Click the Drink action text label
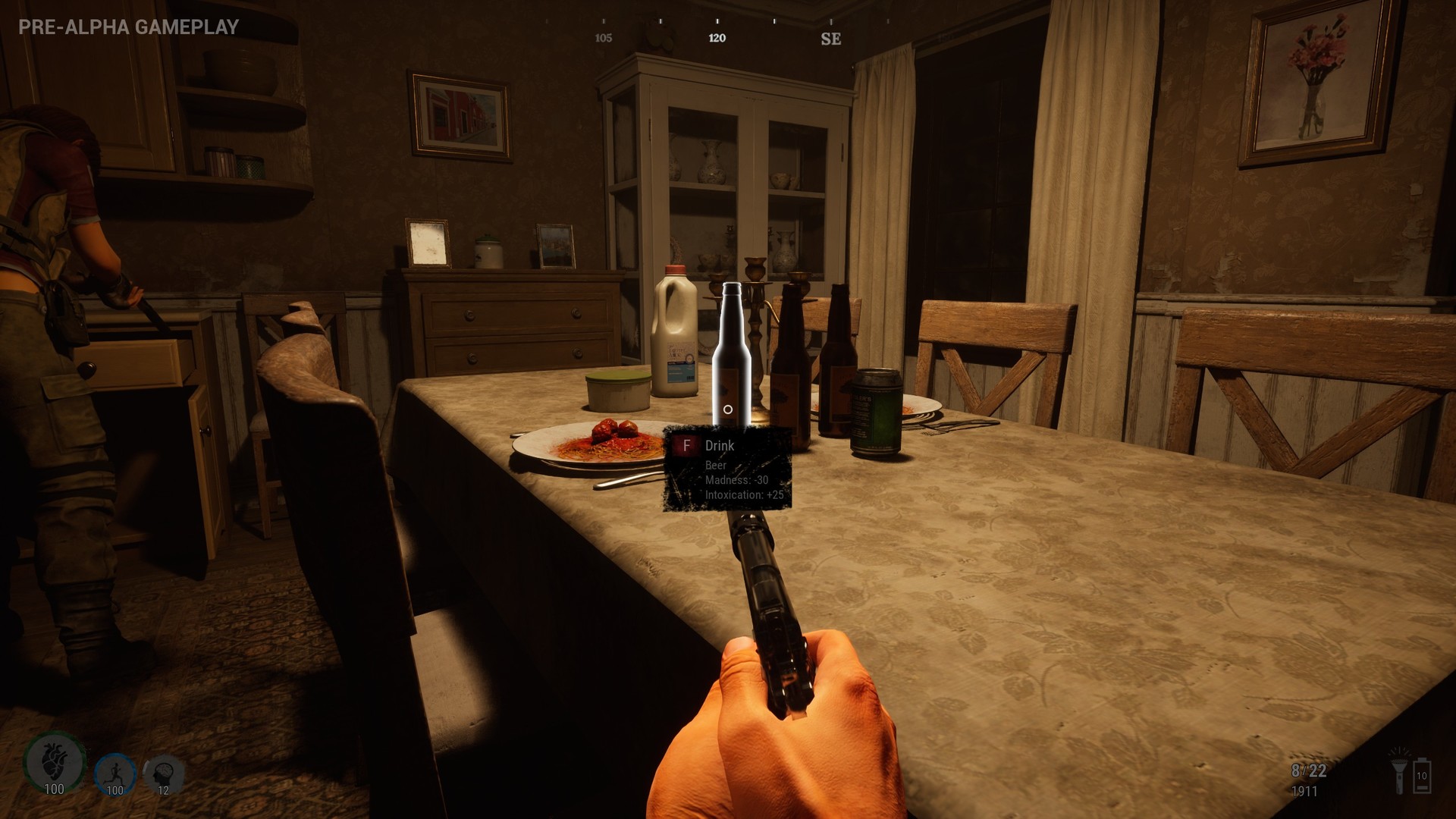The image size is (1456, 819). pyautogui.click(x=720, y=446)
